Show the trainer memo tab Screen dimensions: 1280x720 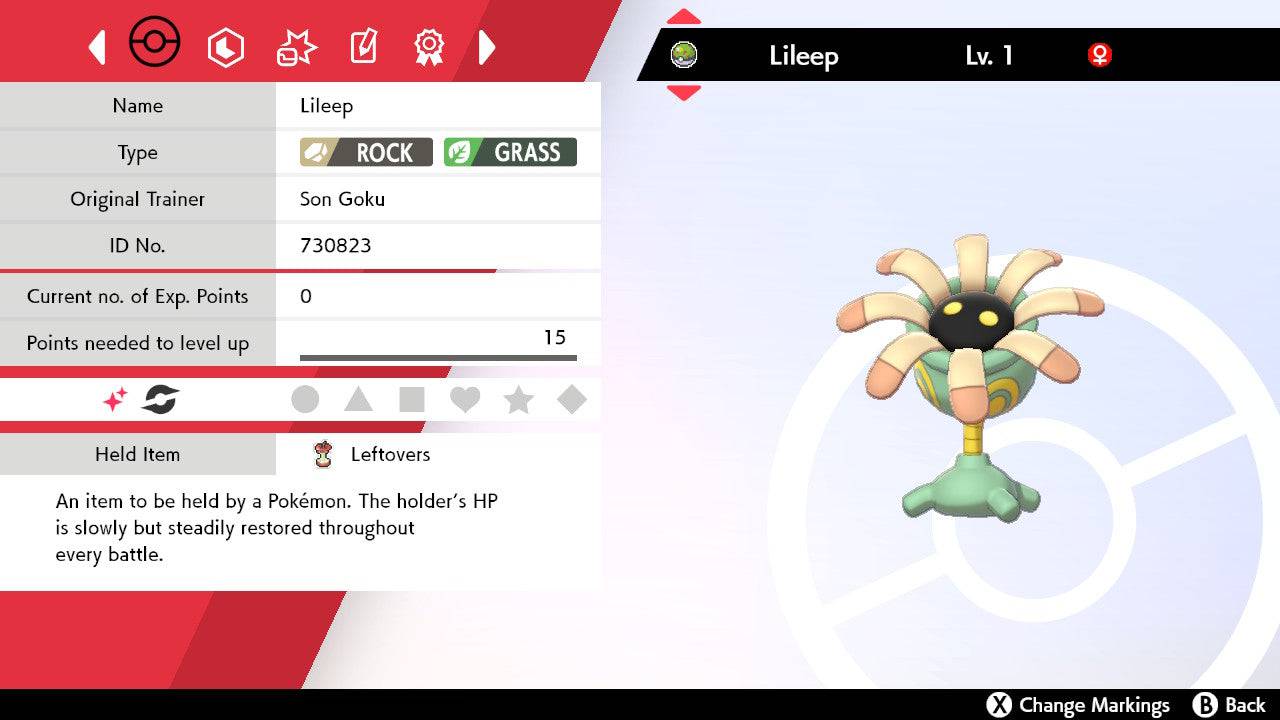click(362, 47)
